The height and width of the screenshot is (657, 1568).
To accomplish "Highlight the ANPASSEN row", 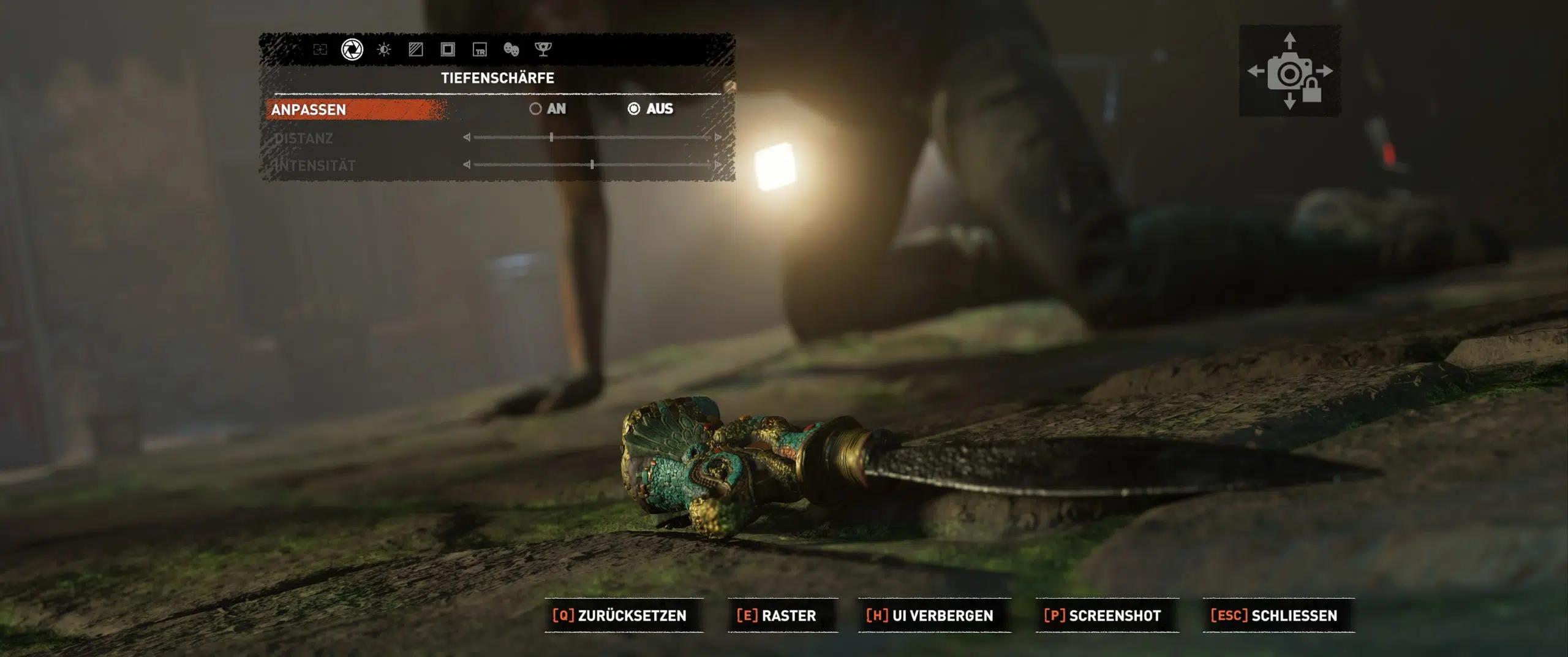I will tap(356, 110).
